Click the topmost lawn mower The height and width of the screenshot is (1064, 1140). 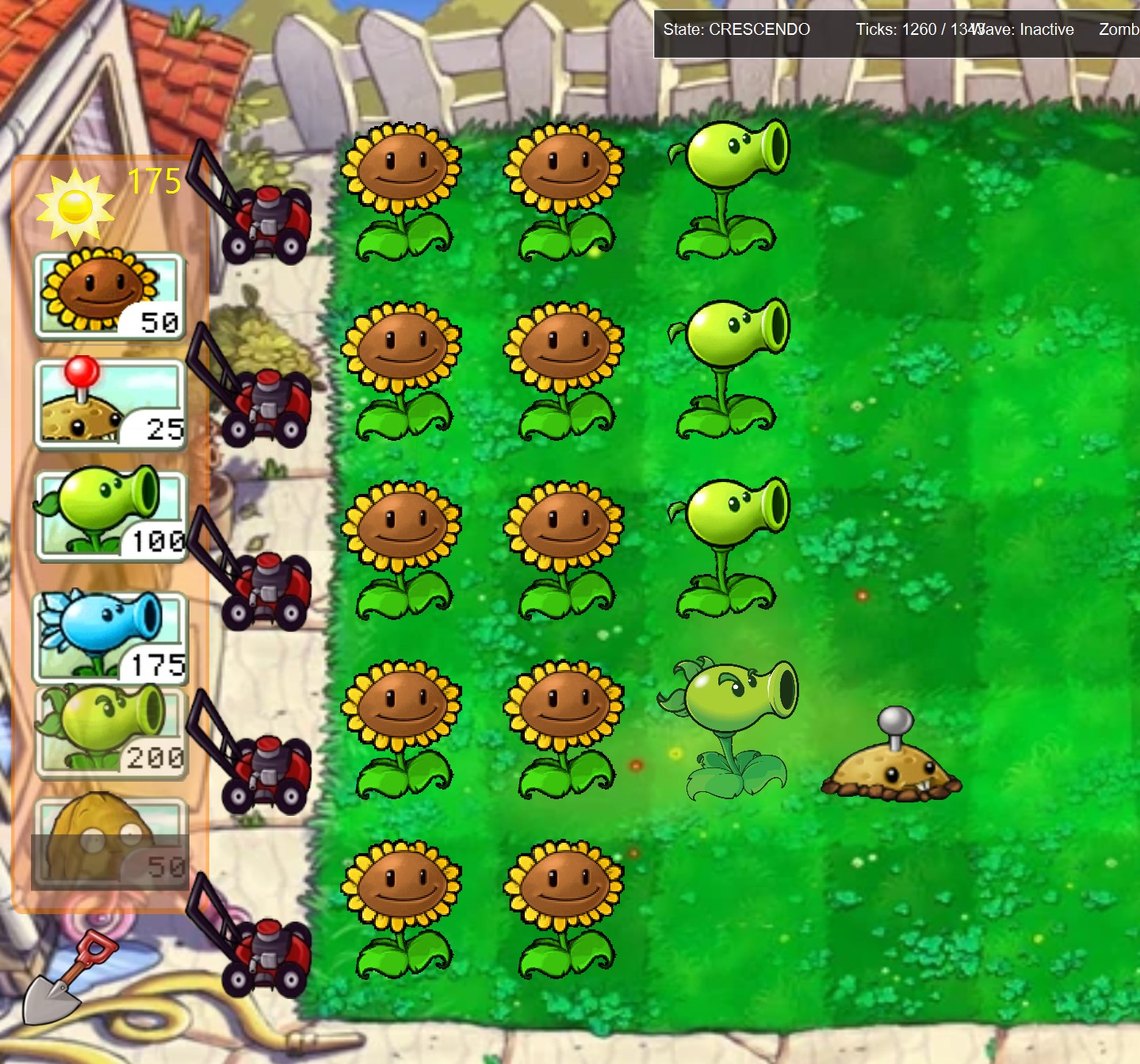coord(266,218)
